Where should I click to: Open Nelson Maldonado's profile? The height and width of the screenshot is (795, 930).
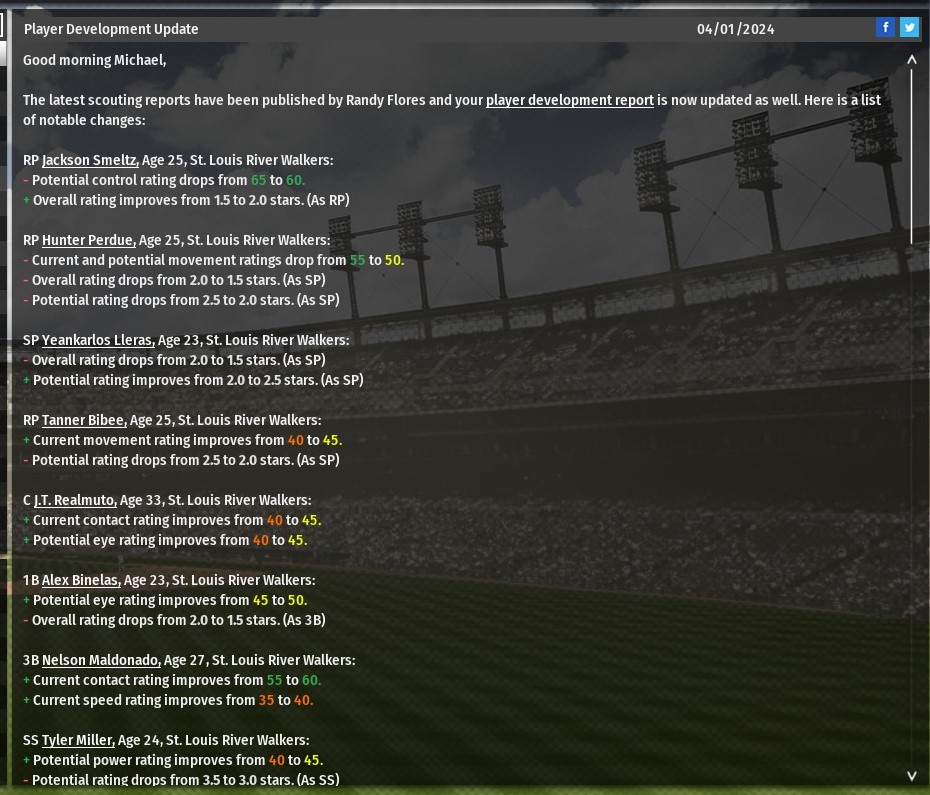(x=101, y=660)
